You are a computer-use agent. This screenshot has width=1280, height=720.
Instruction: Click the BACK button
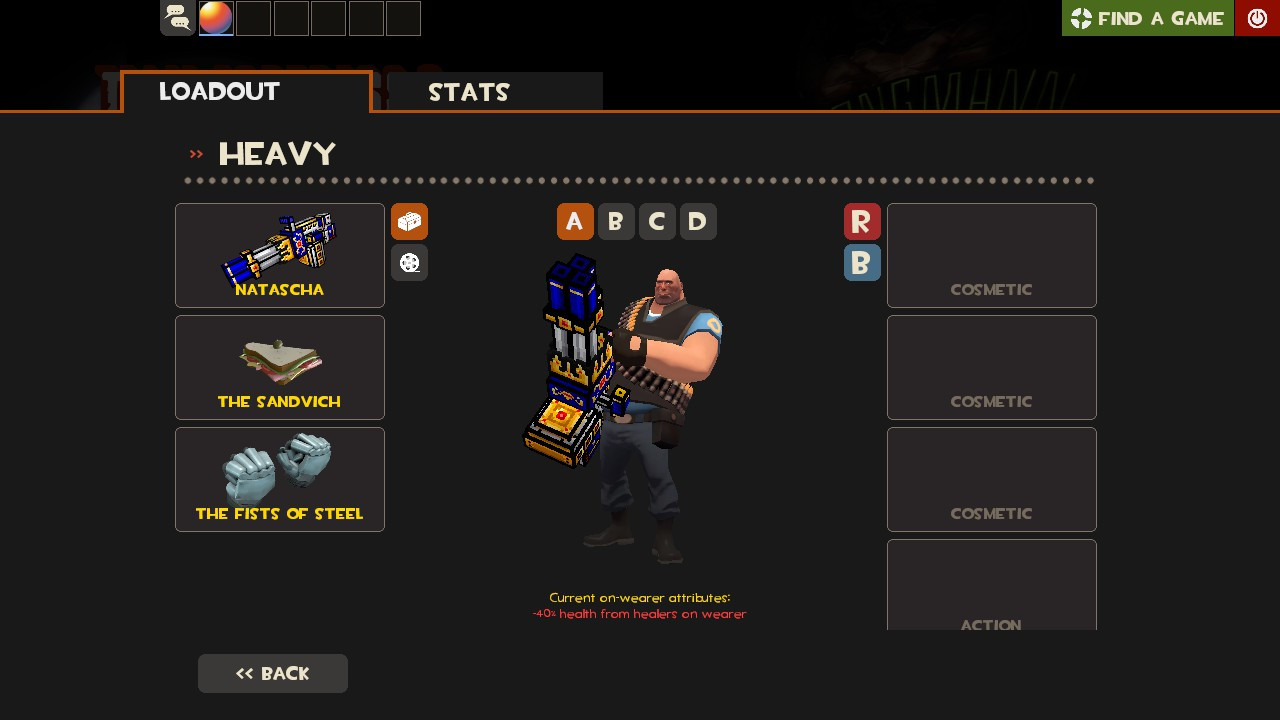click(x=272, y=673)
